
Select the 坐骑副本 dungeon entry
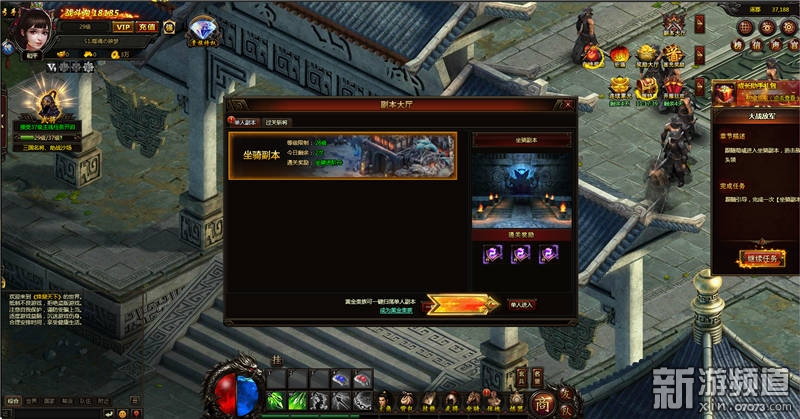(341, 156)
